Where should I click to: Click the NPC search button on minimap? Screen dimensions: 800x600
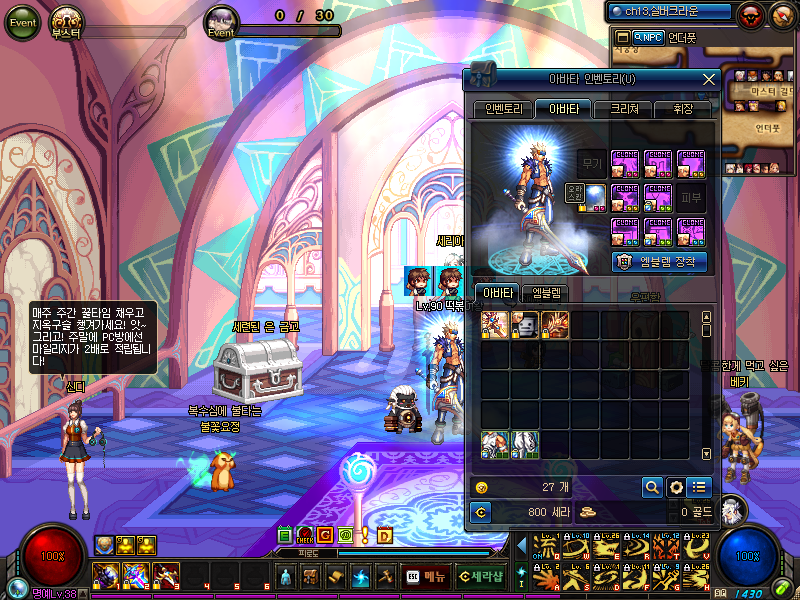point(648,37)
